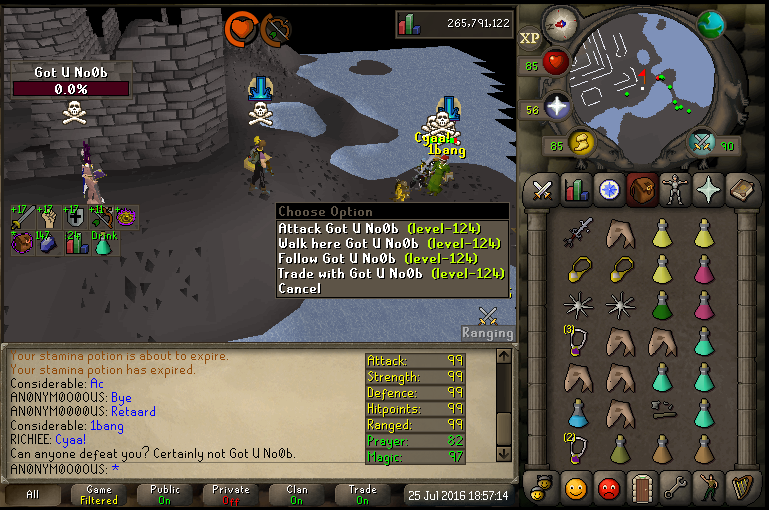This screenshot has width=769, height=510.
Task: Open the Combat Options tab
Action: (x=543, y=189)
